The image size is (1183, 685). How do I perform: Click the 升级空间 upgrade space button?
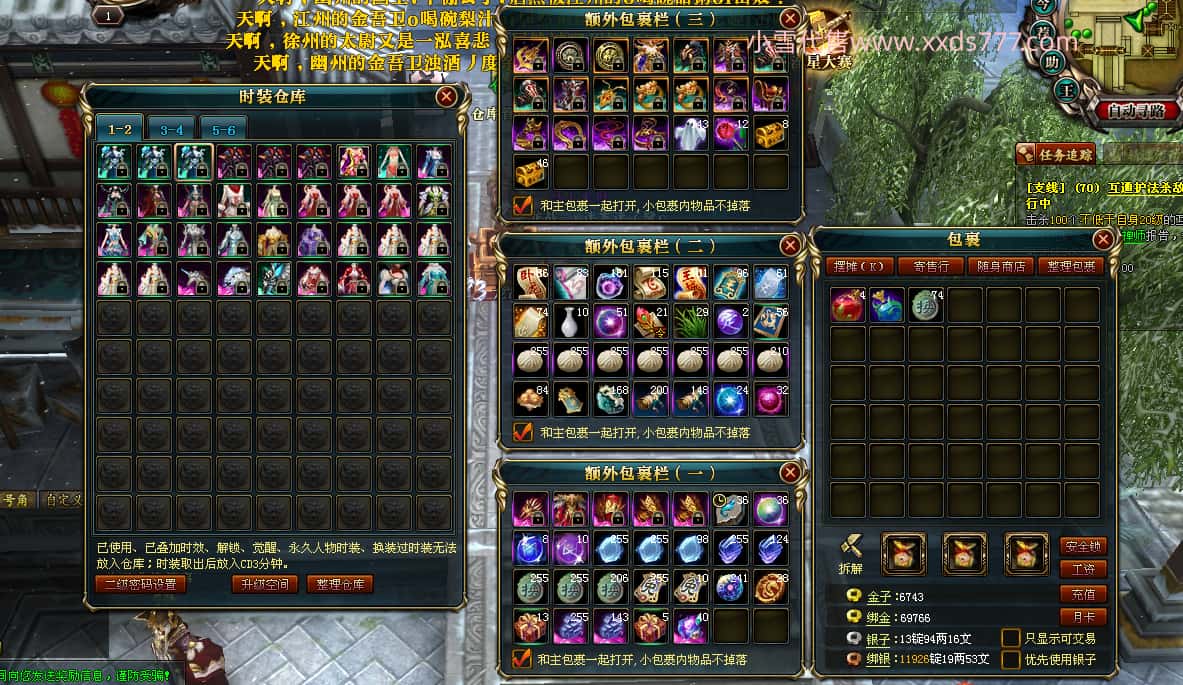[x=264, y=584]
